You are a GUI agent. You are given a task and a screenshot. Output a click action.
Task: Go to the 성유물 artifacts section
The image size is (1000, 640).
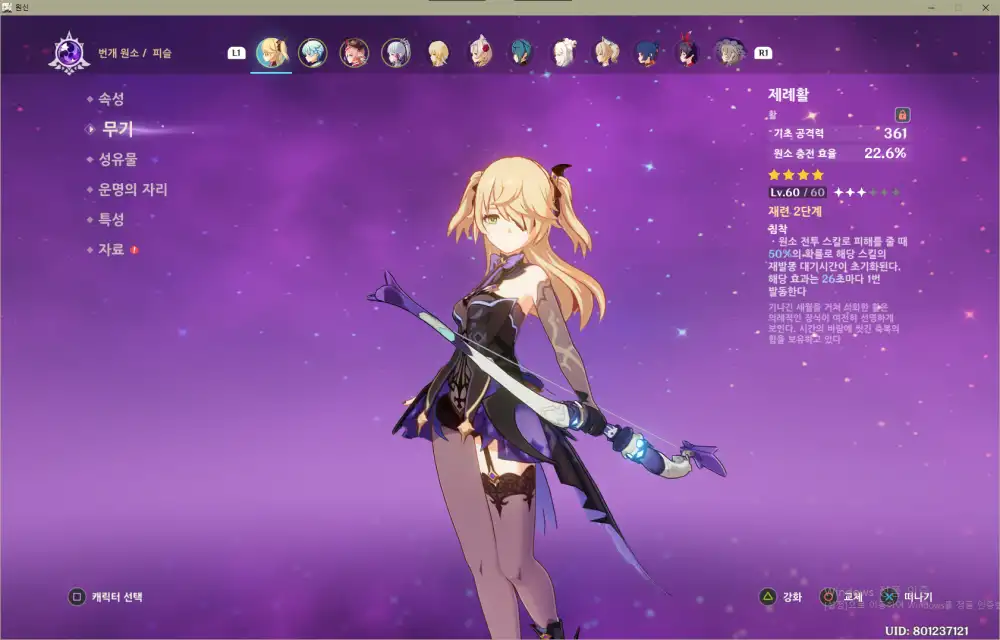point(117,159)
